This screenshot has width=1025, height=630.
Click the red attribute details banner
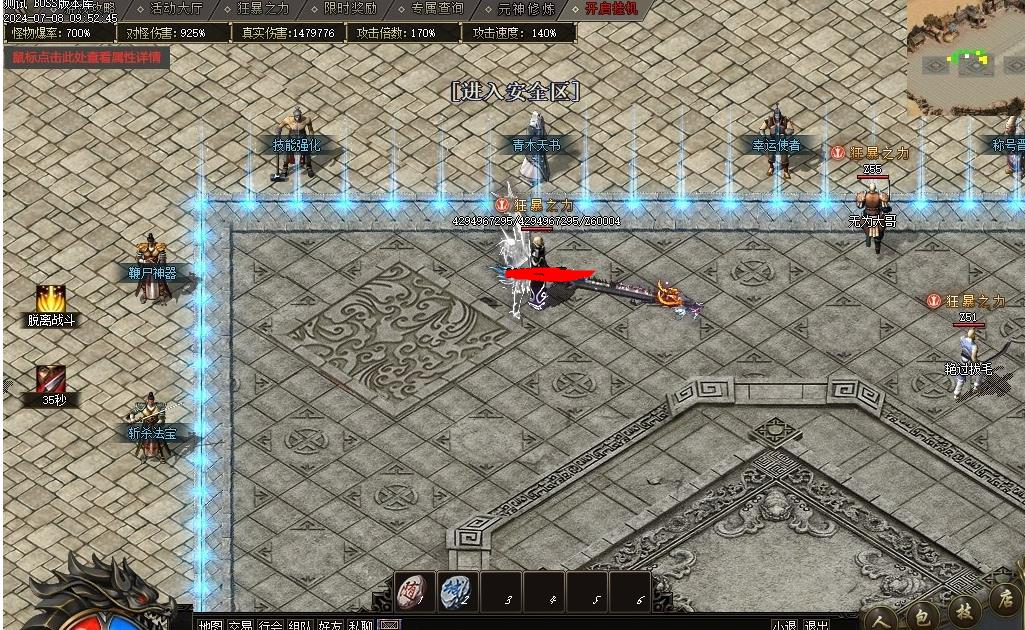(86, 57)
